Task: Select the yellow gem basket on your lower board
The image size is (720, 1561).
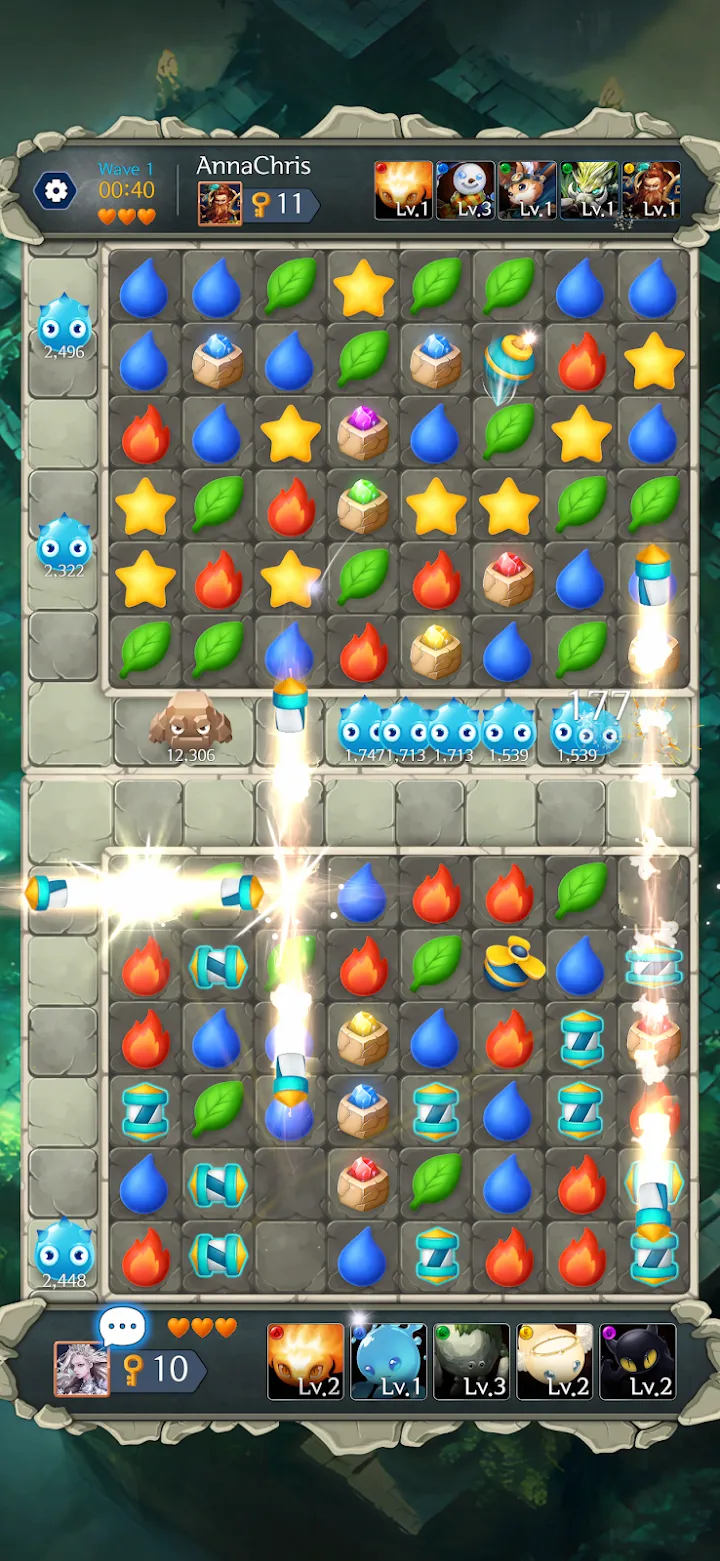Action: (x=363, y=1038)
